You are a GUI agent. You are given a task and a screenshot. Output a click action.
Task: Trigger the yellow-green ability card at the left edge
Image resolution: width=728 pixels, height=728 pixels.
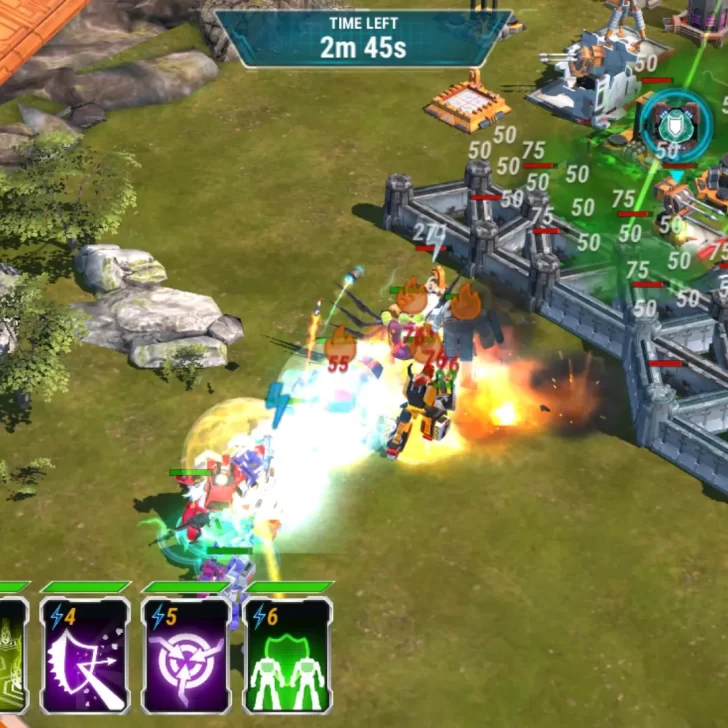[12, 655]
